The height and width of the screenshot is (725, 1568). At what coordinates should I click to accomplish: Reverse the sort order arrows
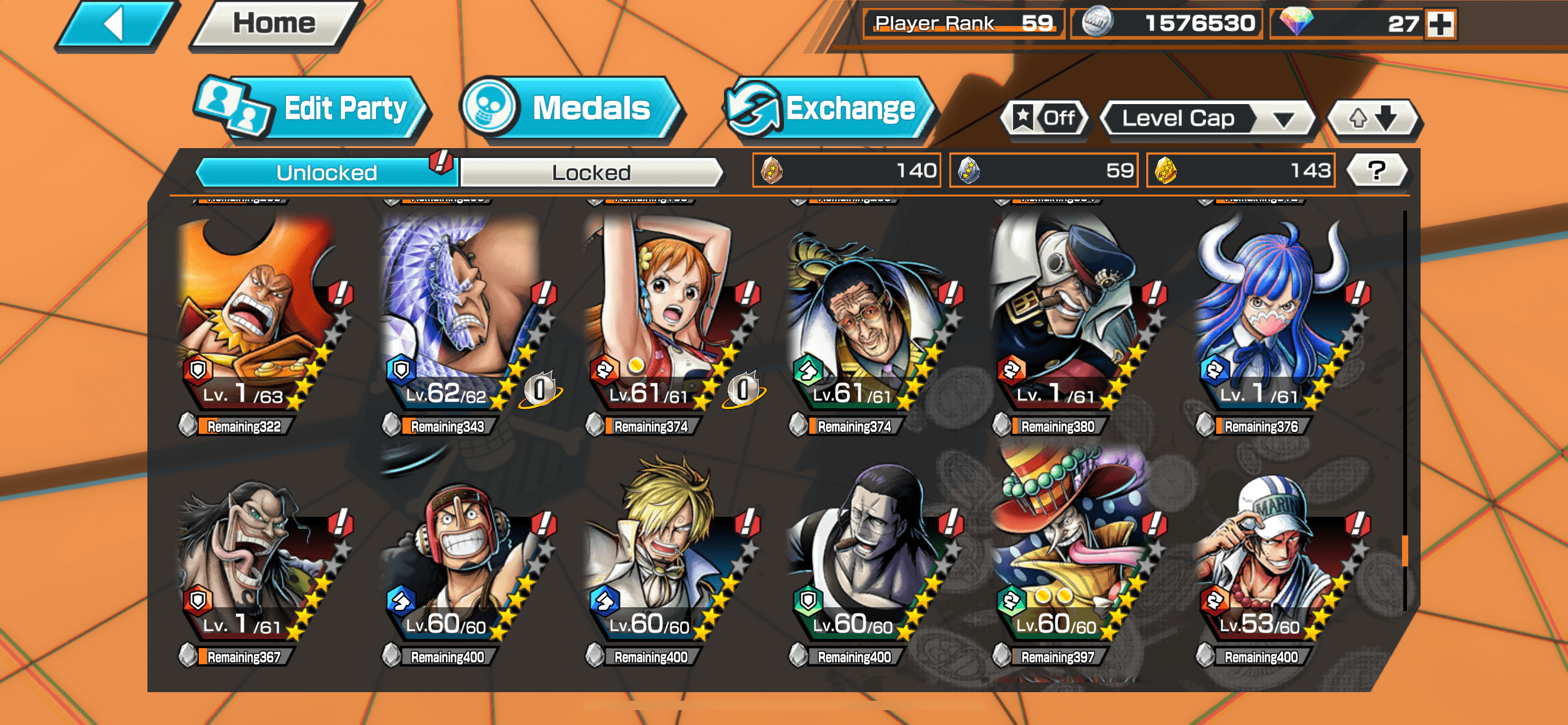click(x=1374, y=118)
